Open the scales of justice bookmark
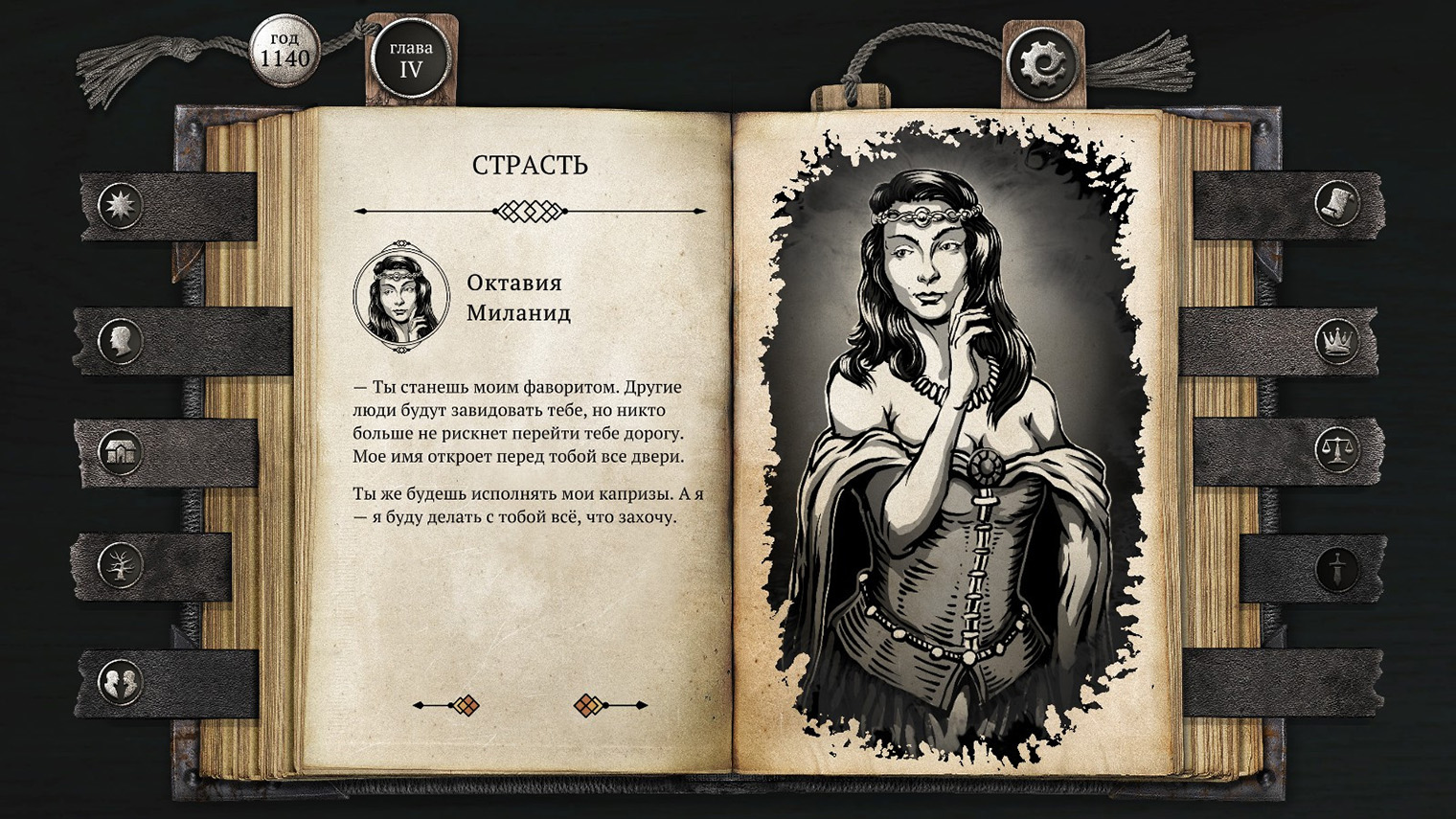This screenshot has width=1456, height=819. click(x=1337, y=450)
